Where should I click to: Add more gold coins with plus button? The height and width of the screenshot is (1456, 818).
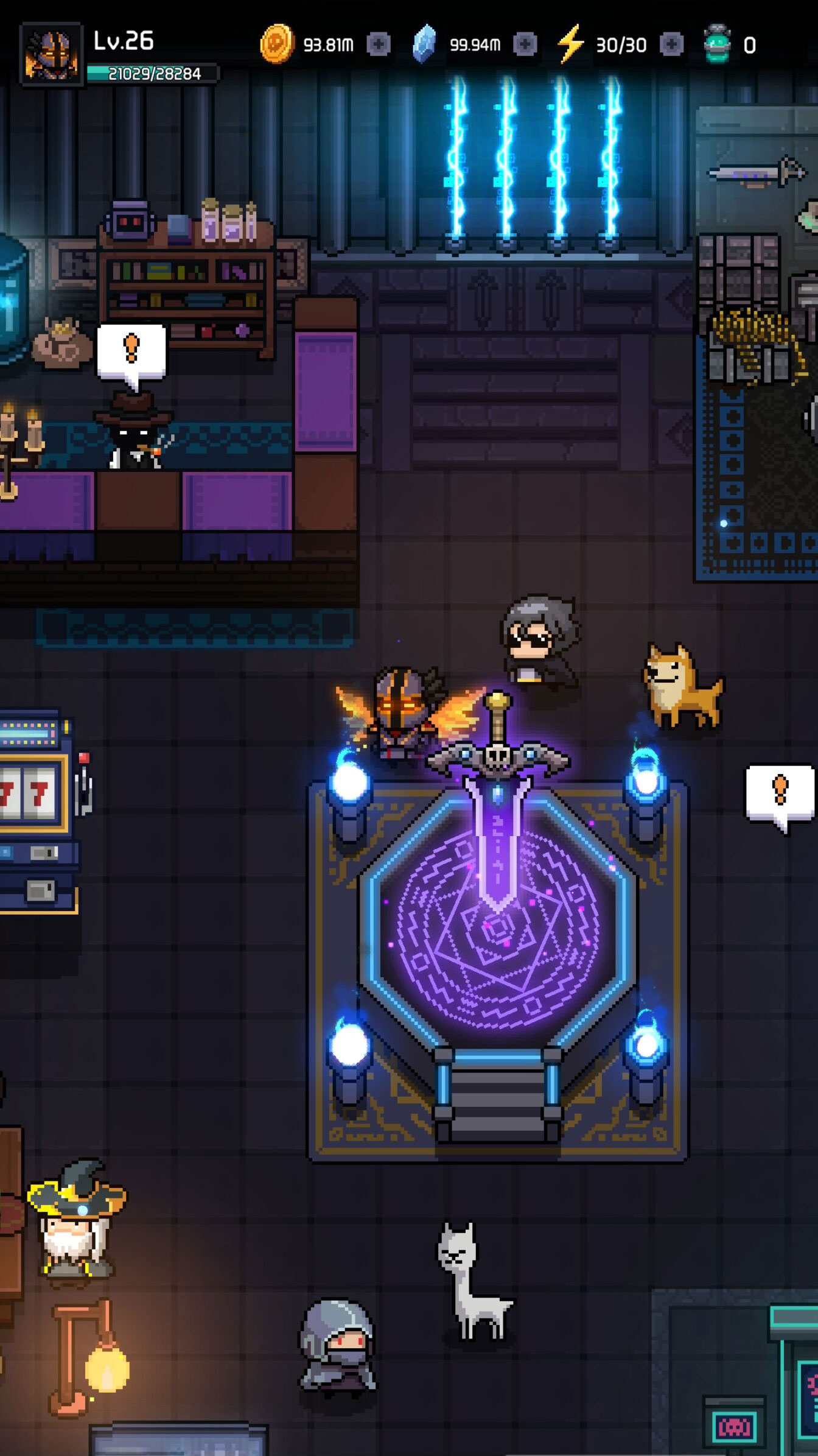pyautogui.click(x=379, y=44)
